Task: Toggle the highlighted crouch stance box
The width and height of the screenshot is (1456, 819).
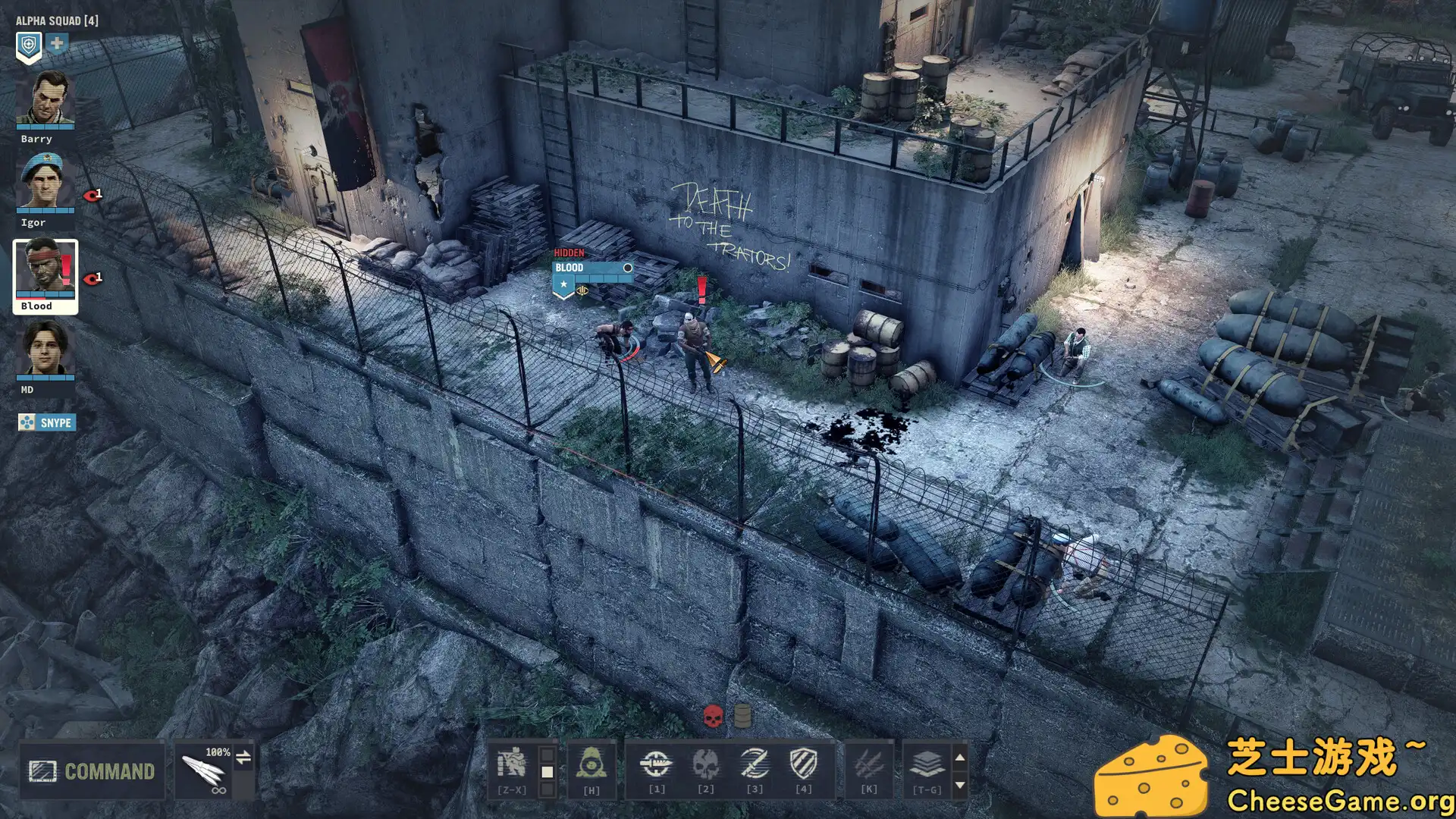Action: 546,770
